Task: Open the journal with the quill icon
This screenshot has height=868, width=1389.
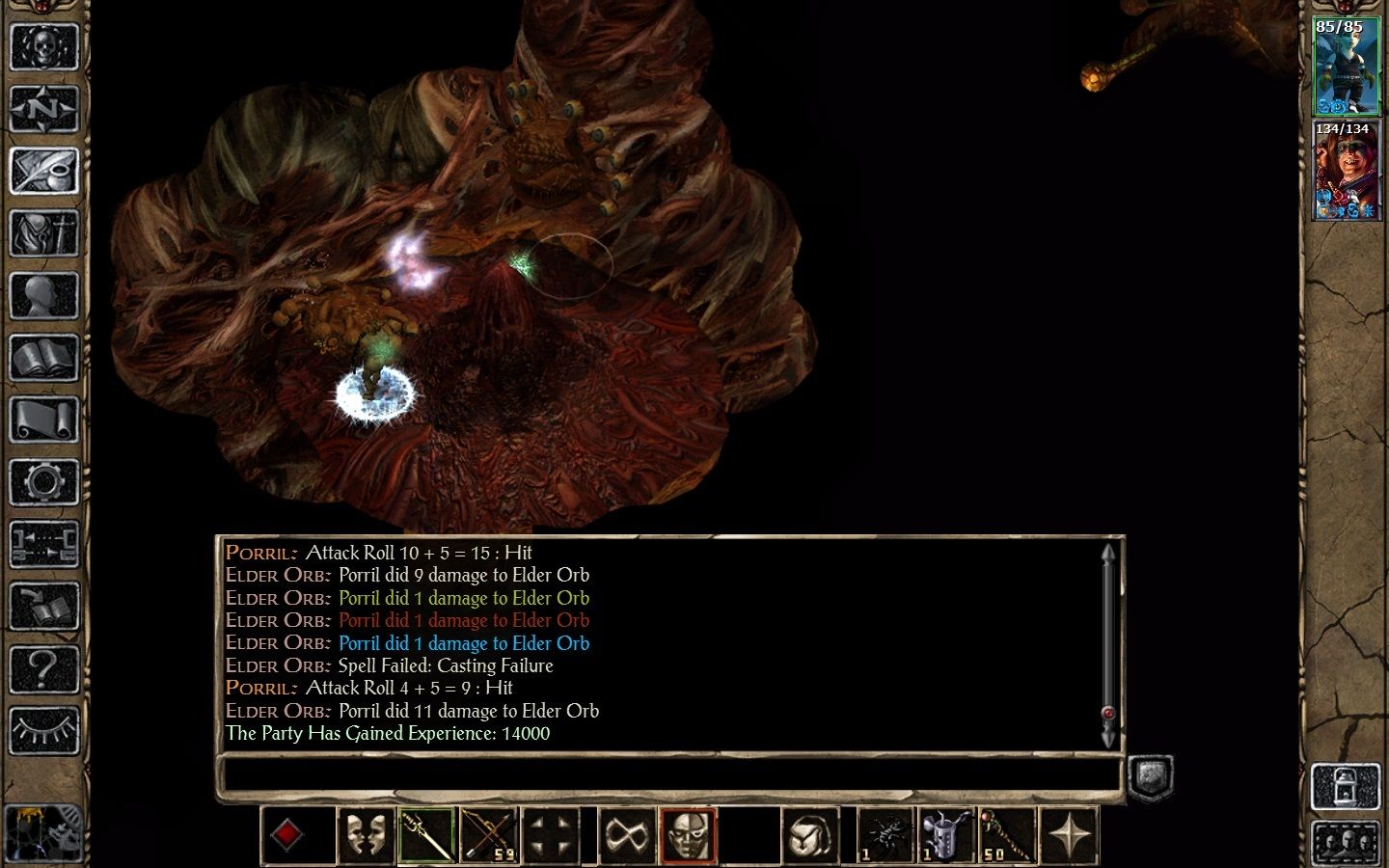Action: tap(43, 172)
